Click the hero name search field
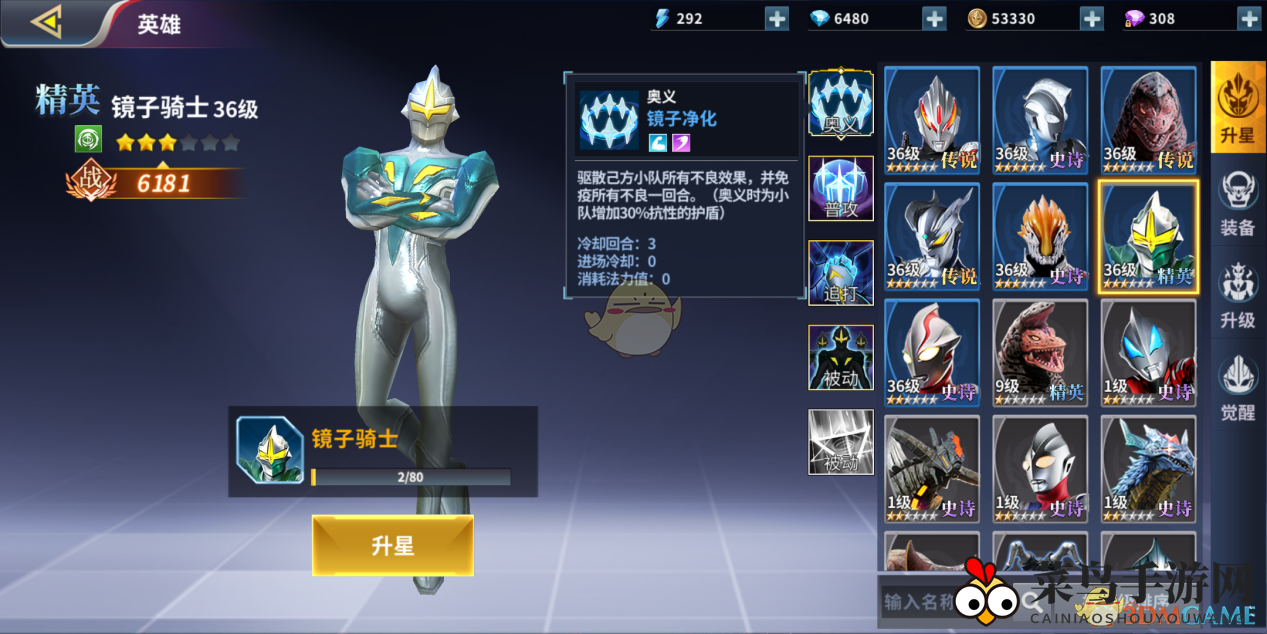This screenshot has width=1267, height=634. [945, 602]
